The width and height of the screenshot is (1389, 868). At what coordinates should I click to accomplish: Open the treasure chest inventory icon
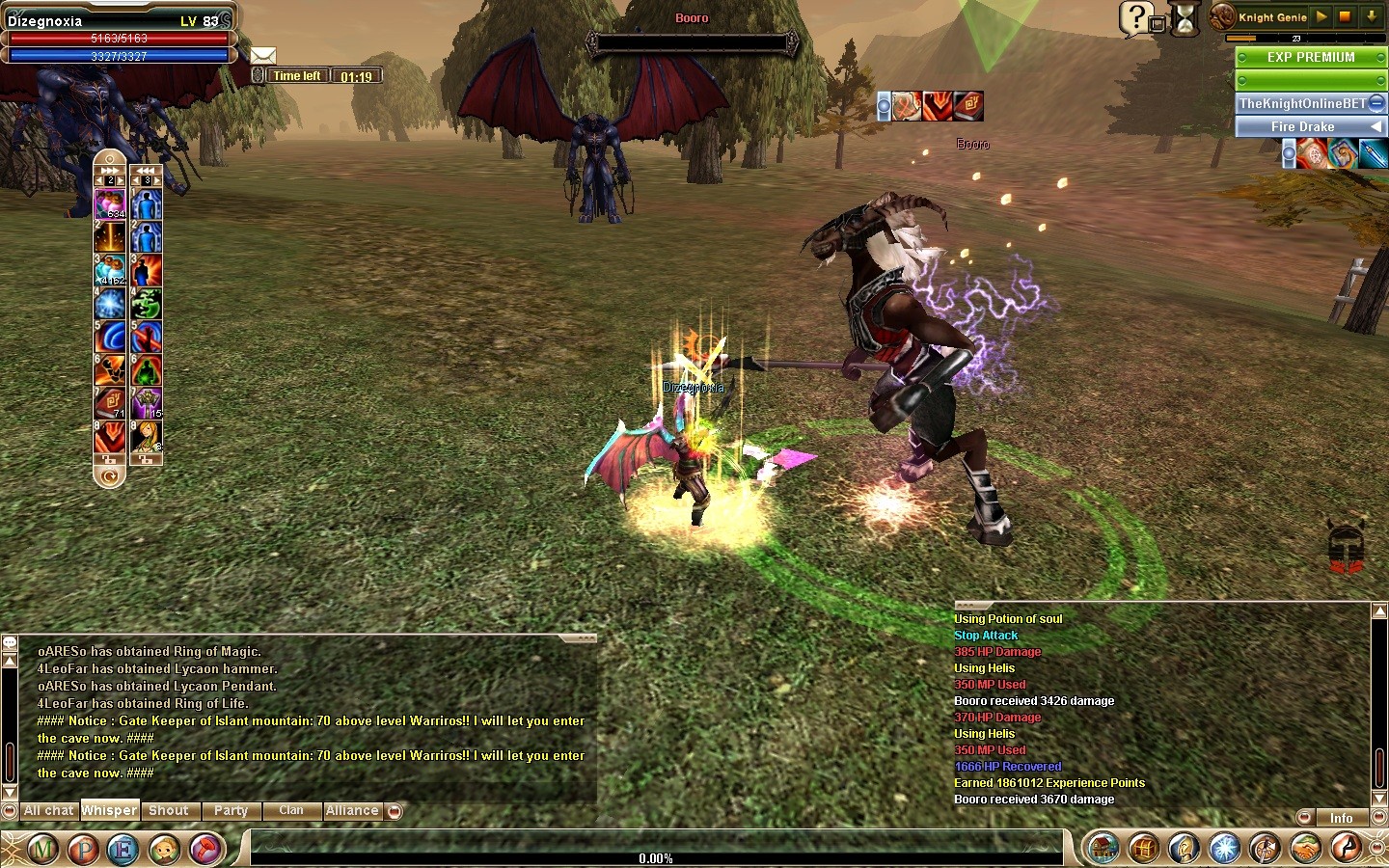(x=1144, y=849)
